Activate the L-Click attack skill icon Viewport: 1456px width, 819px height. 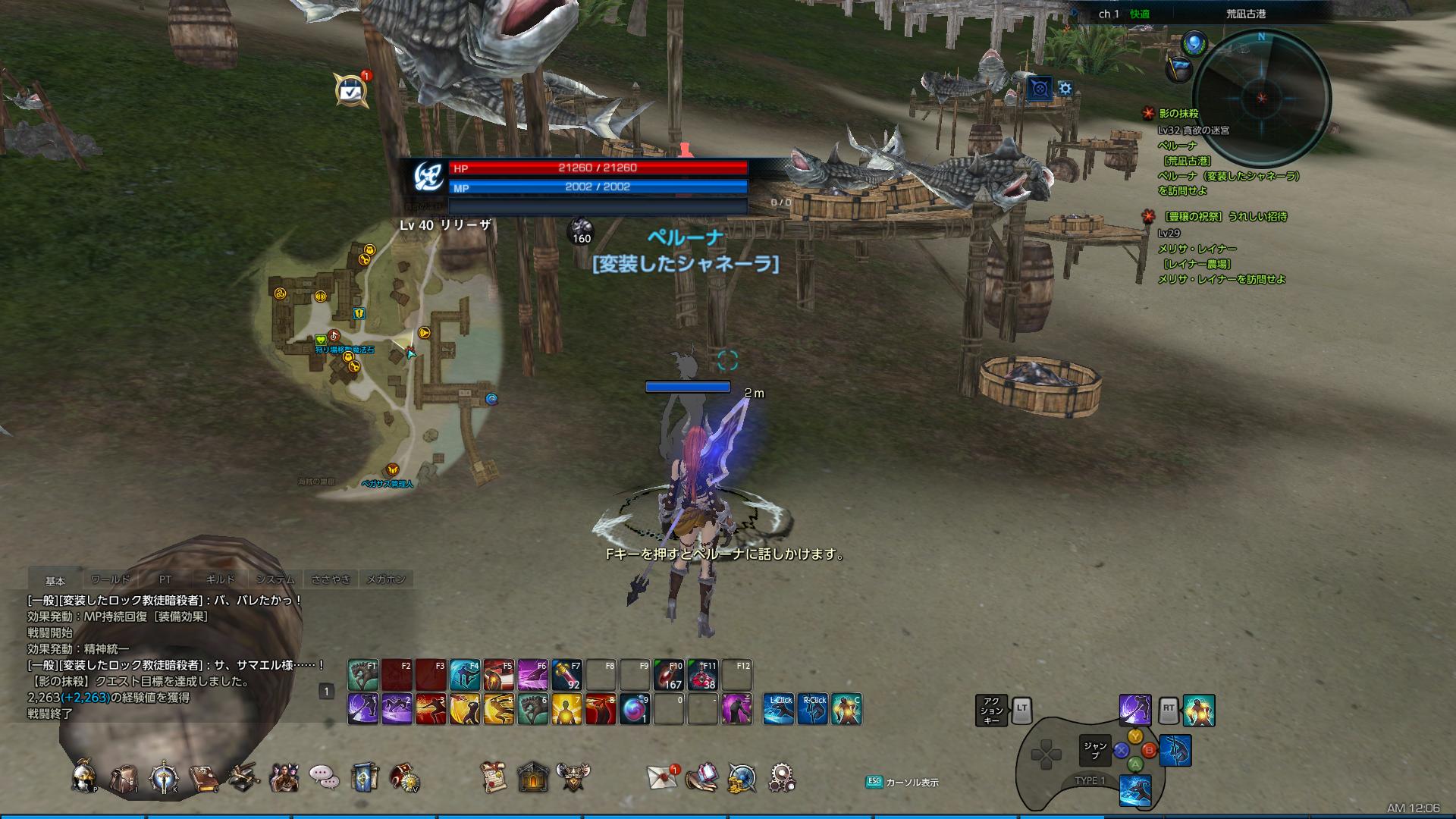(x=779, y=709)
